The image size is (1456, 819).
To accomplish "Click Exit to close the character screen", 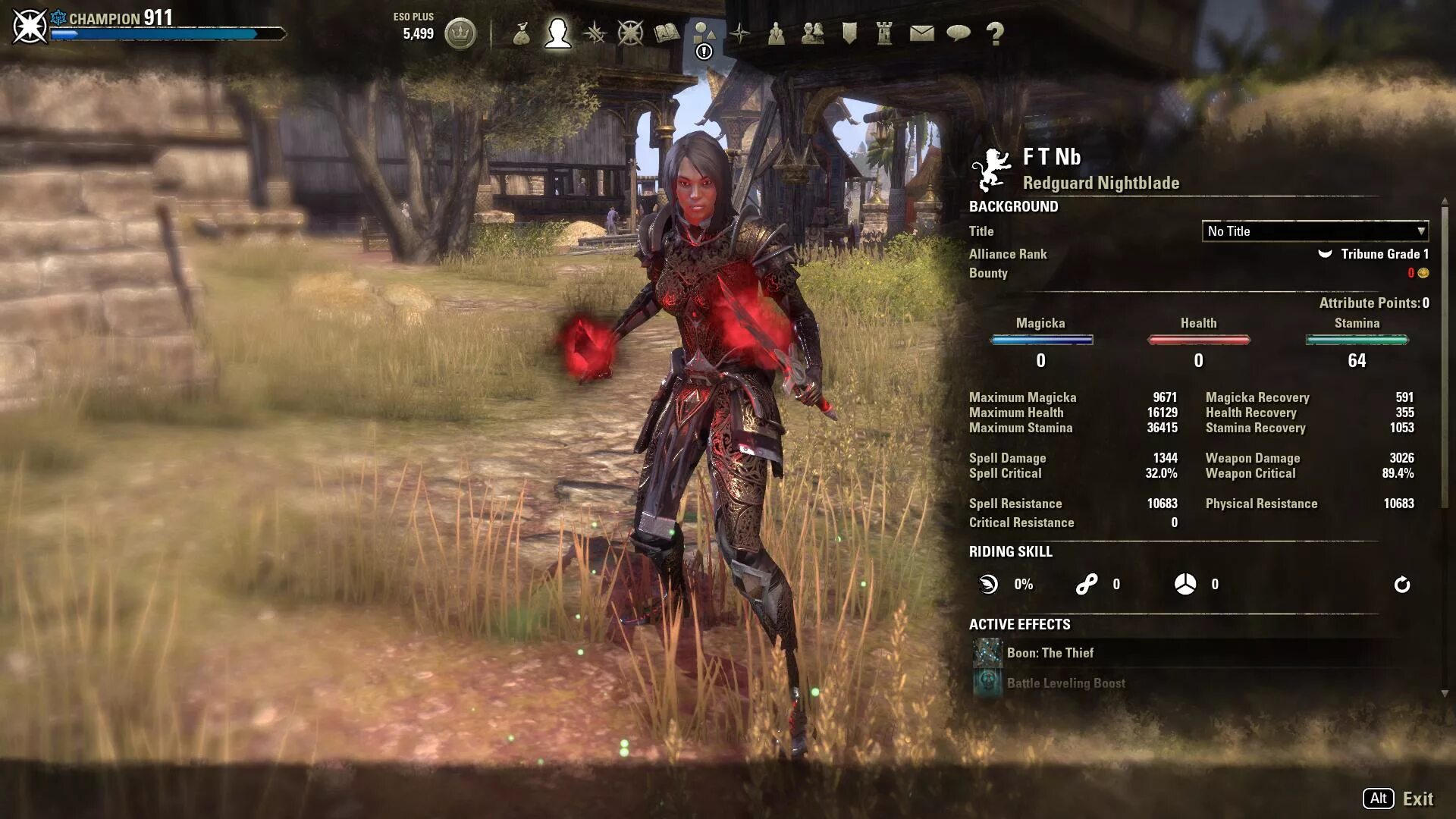I will click(1417, 799).
